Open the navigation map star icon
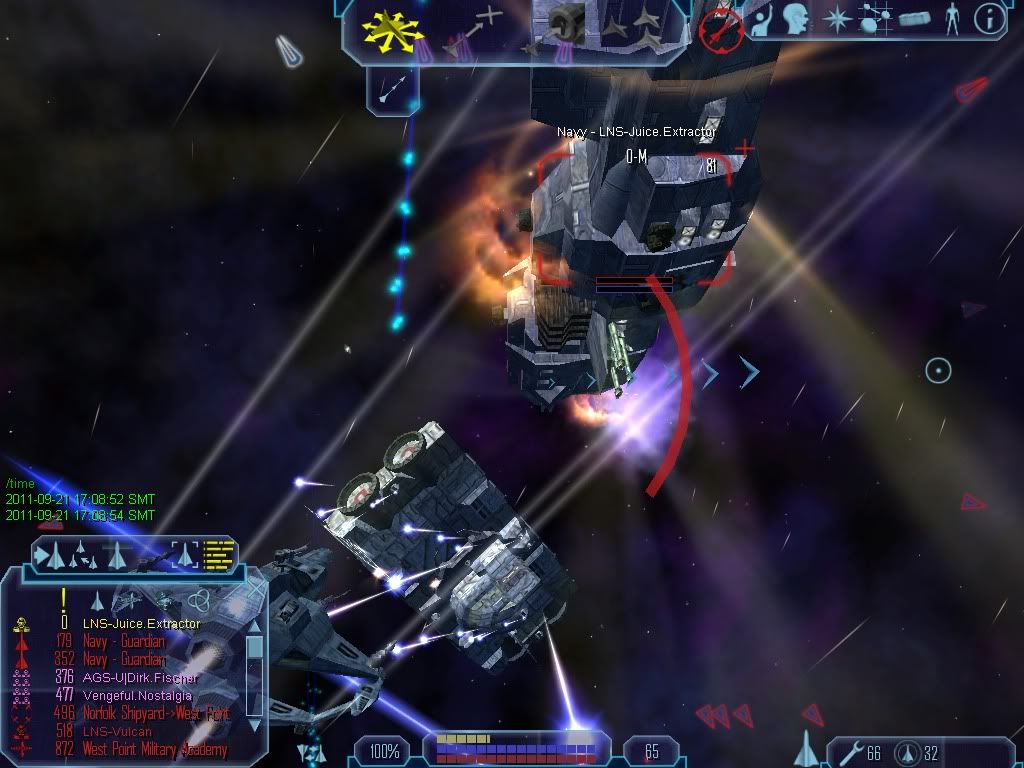The width and height of the screenshot is (1024, 768). point(836,19)
